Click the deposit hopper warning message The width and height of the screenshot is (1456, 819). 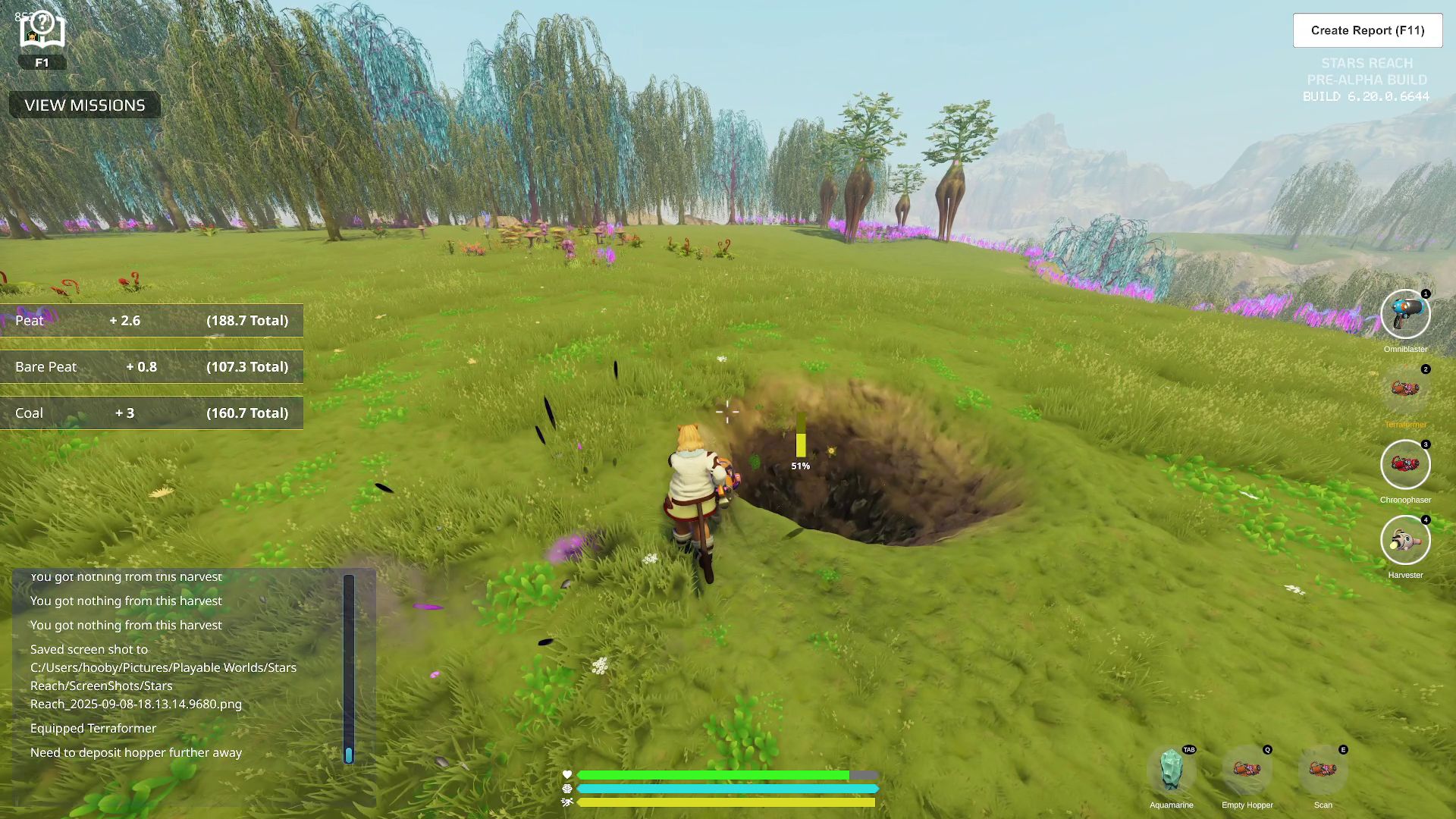click(x=135, y=752)
